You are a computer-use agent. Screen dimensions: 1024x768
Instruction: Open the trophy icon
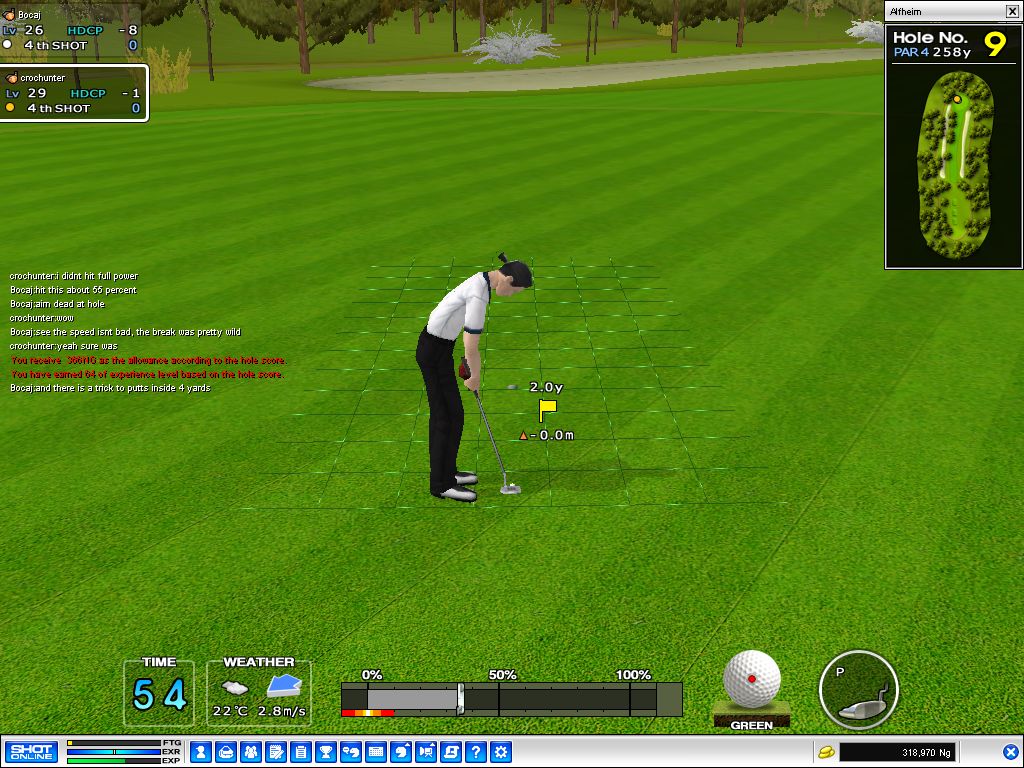pos(326,752)
